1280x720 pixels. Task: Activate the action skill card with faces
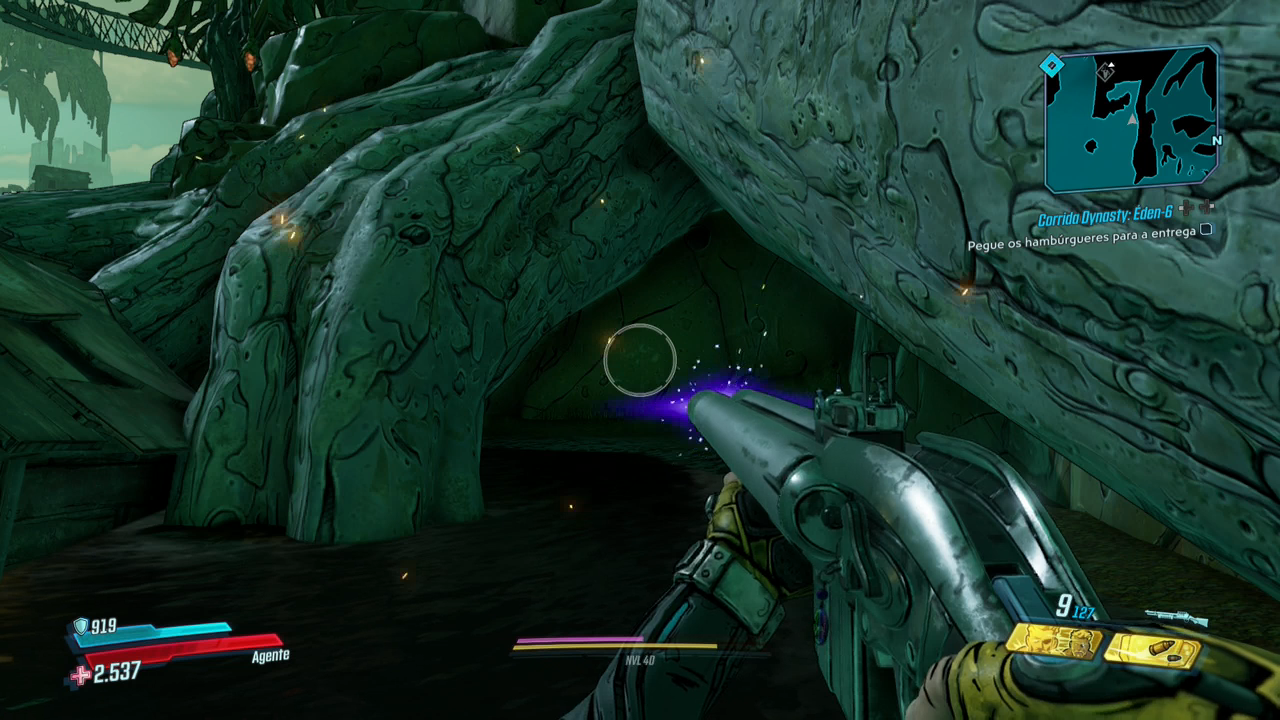[1054, 642]
